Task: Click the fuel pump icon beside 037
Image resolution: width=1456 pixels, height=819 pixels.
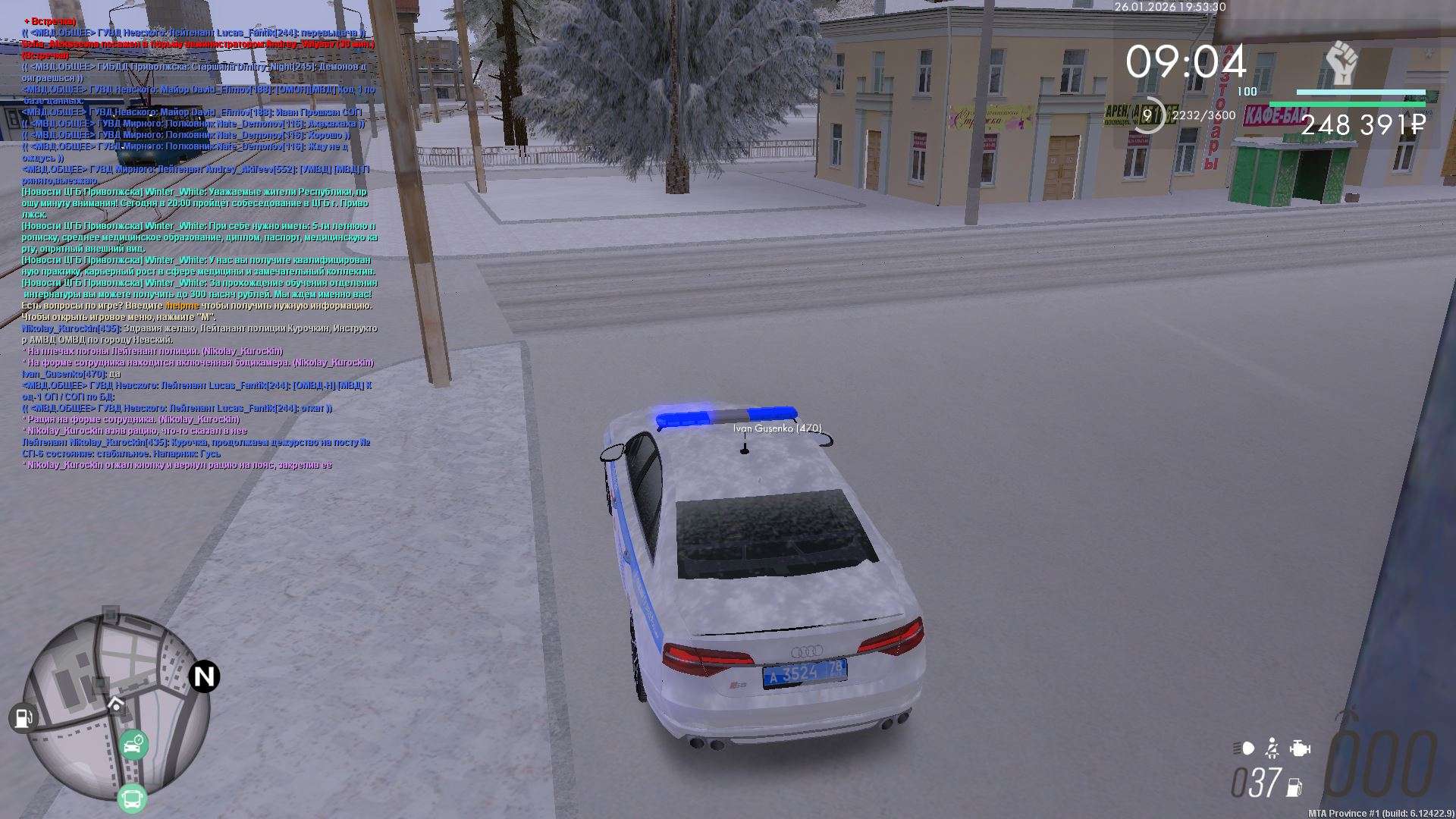Action: tap(1294, 787)
